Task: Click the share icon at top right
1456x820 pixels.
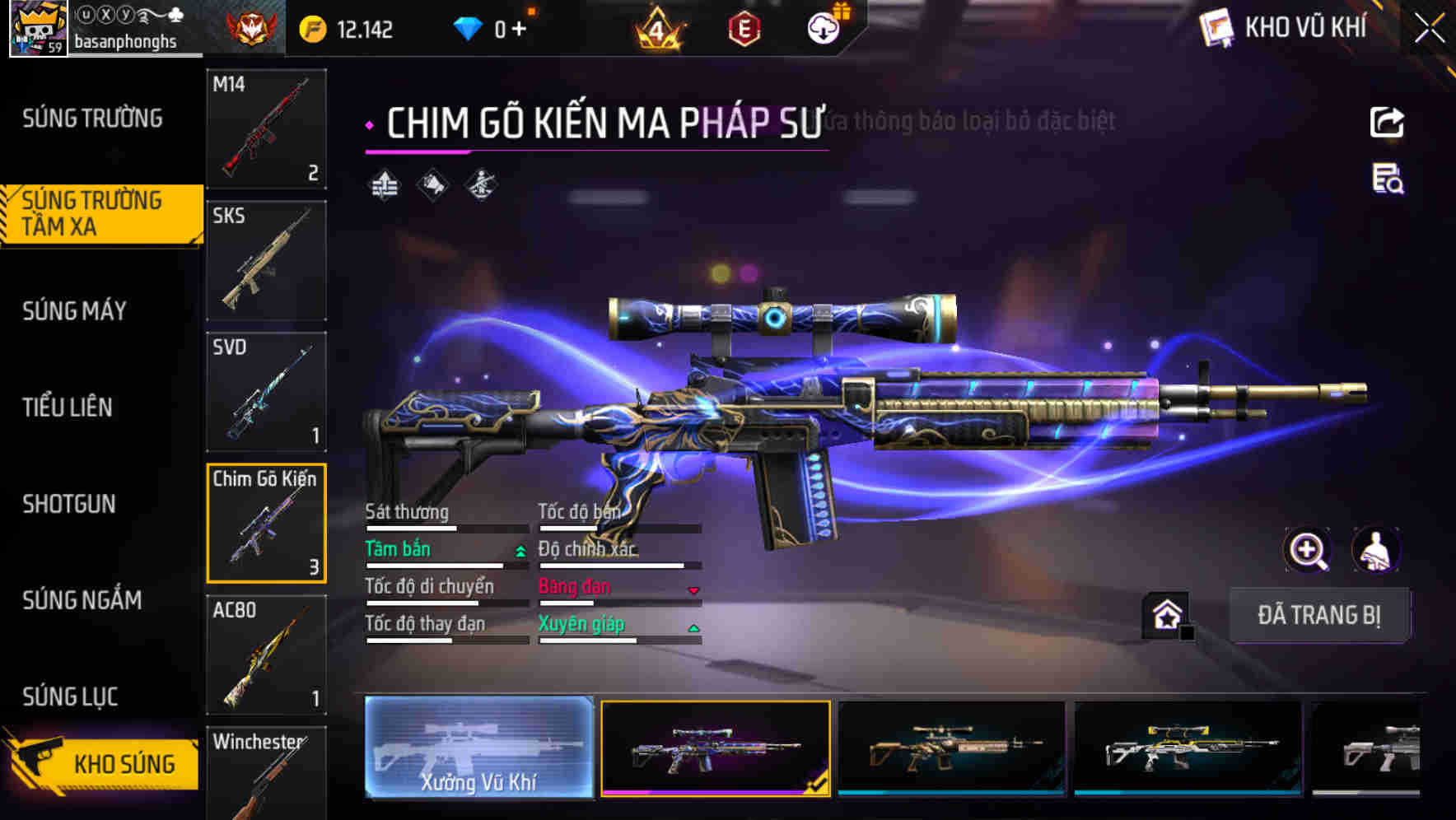Action: click(x=1388, y=121)
